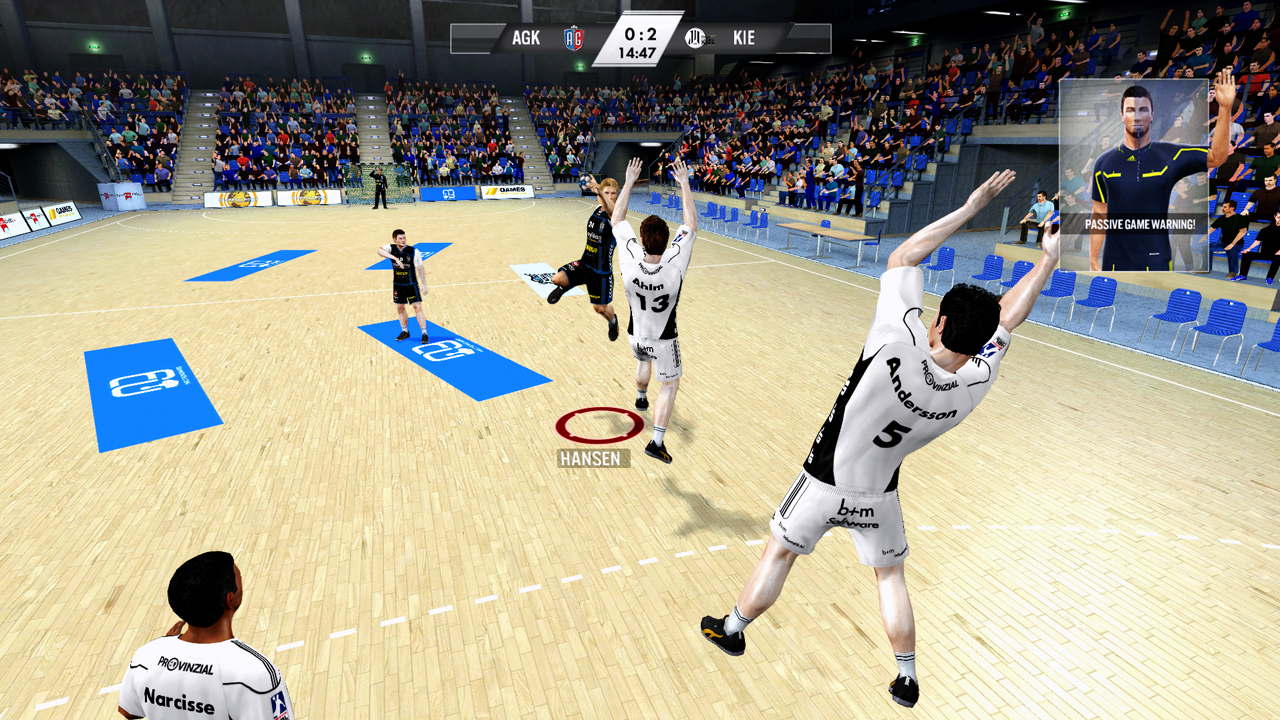This screenshot has height=720, width=1280.
Task: Click the 0 : 2 score display
Action: [640, 32]
